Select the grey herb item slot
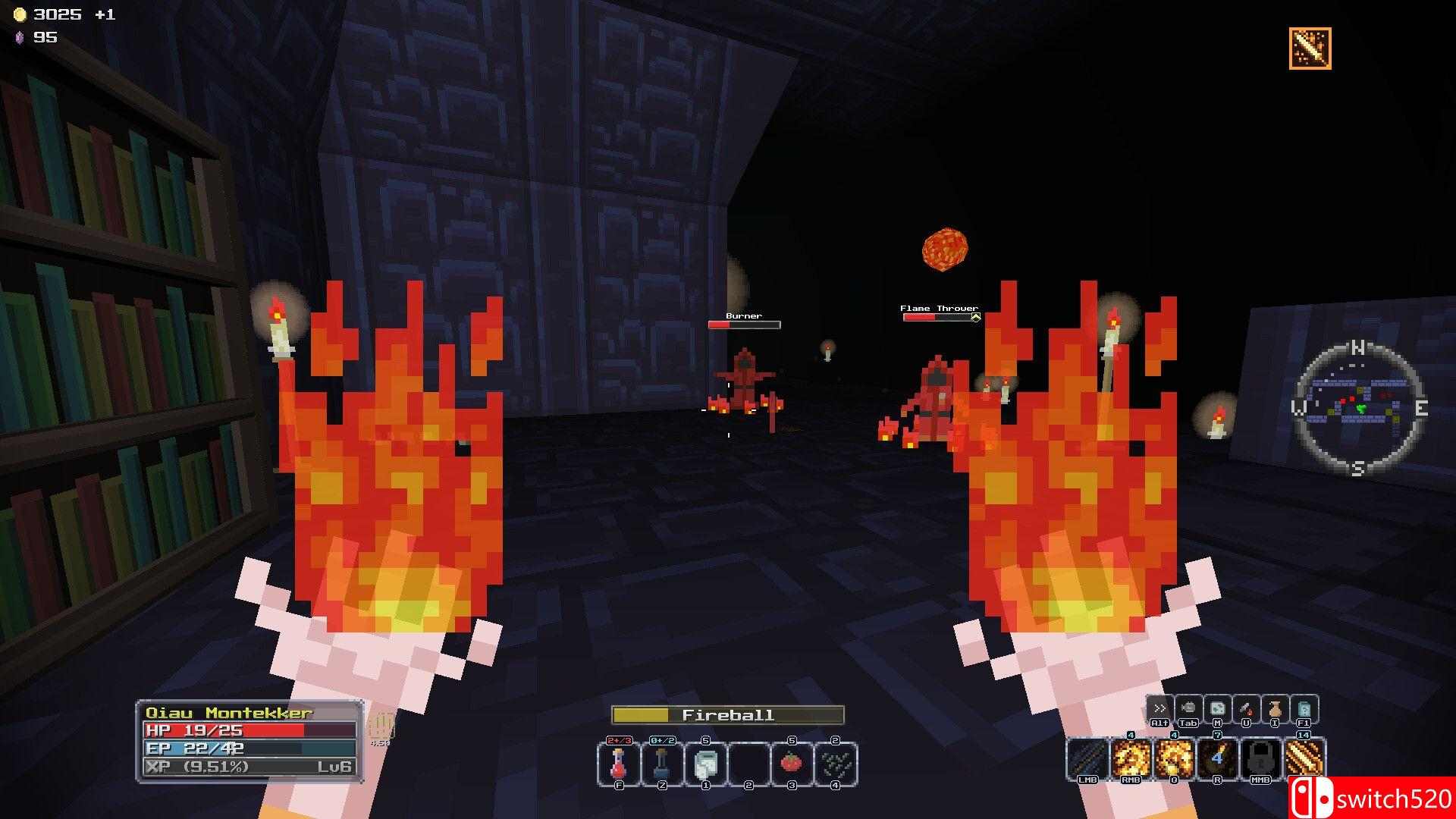The height and width of the screenshot is (819, 1456). pyautogui.click(x=835, y=763)
